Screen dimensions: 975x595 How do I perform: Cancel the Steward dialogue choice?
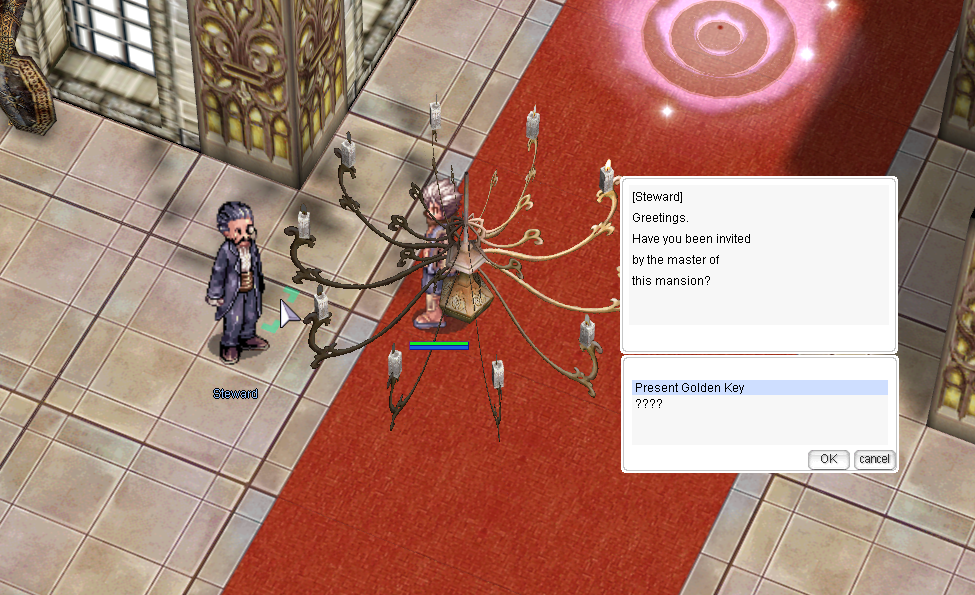click(874, 459)
